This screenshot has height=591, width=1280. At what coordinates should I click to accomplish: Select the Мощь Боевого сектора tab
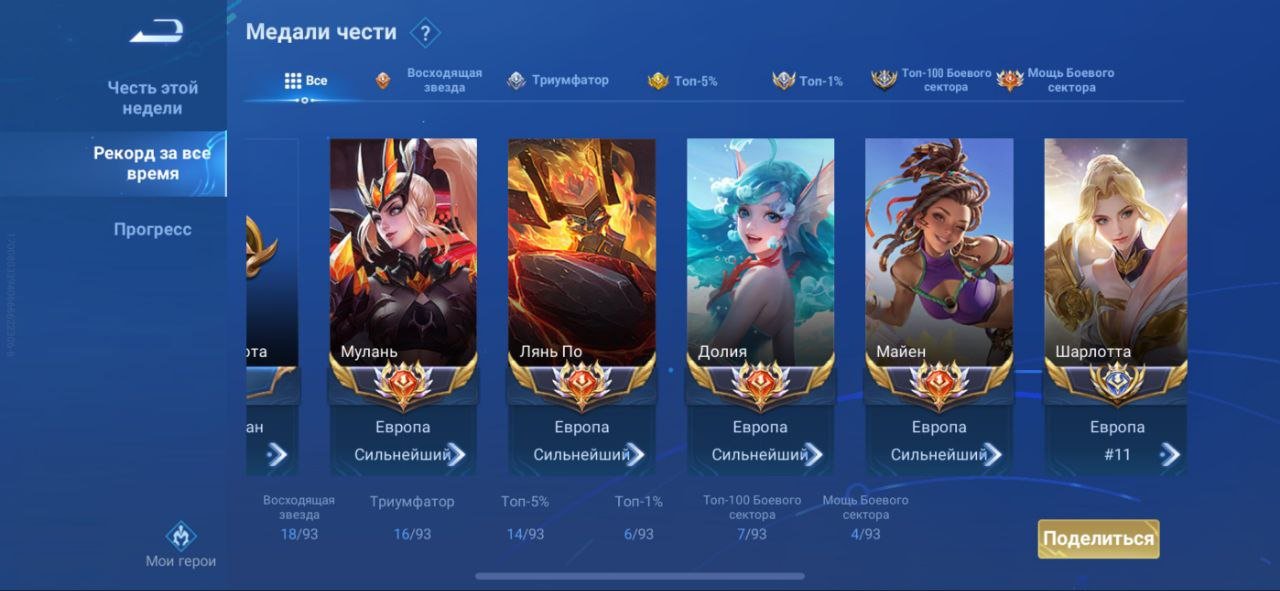tap(1056, 81)
